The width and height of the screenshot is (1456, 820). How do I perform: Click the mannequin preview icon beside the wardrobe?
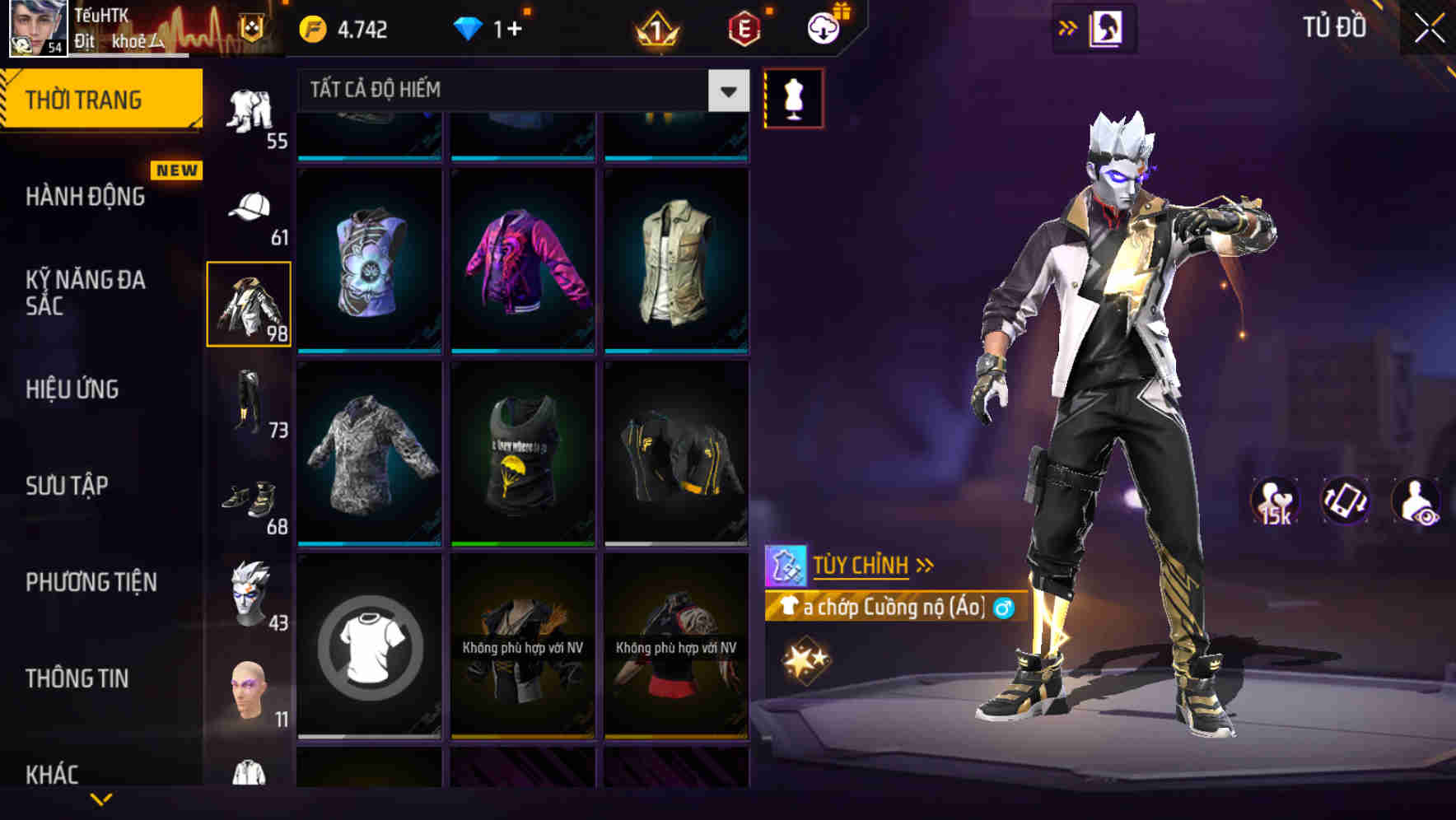pyautogui.click(x=795, y=97)
